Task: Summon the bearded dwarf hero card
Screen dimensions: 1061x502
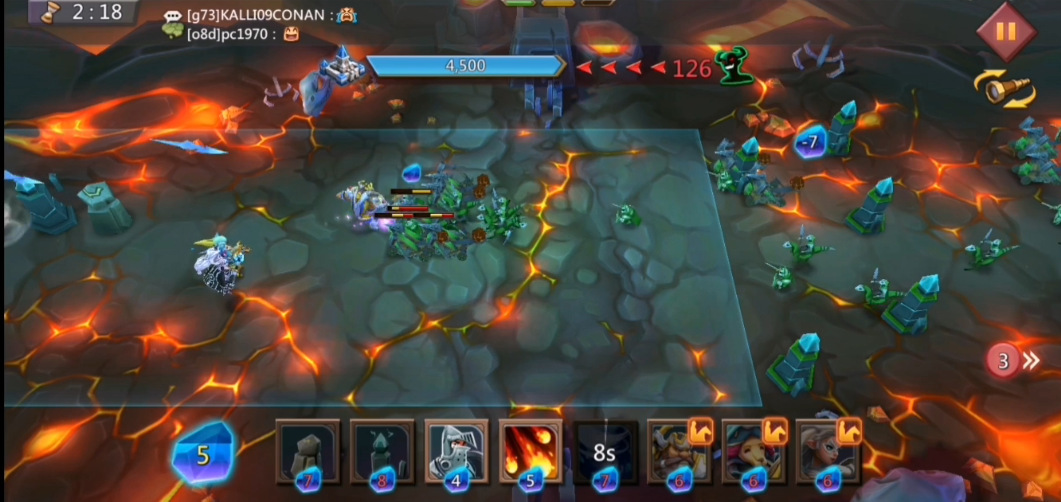Action: [678, 453]
